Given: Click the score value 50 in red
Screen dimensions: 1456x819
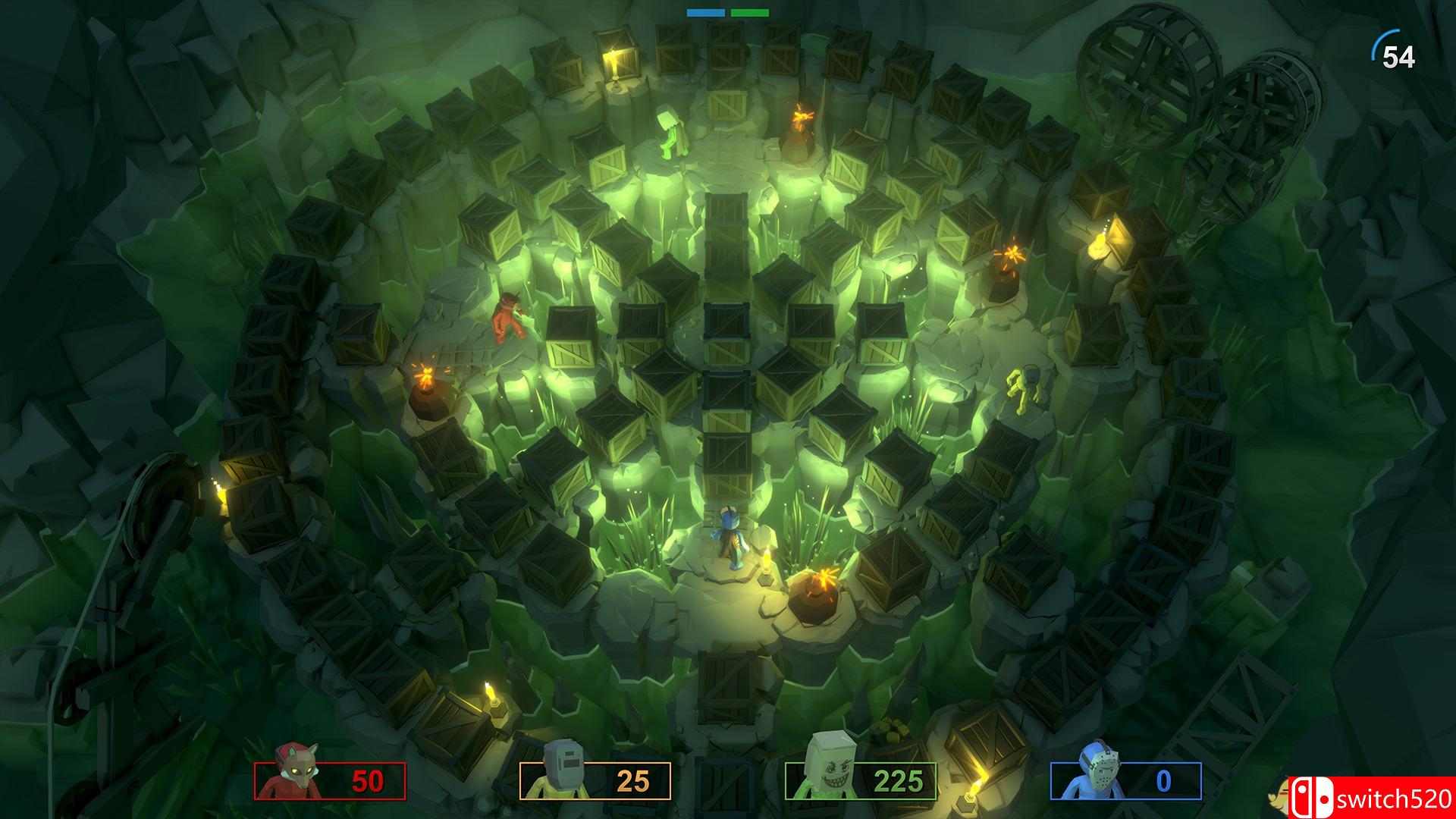Looking at the screenshot, I should [366, 780].
